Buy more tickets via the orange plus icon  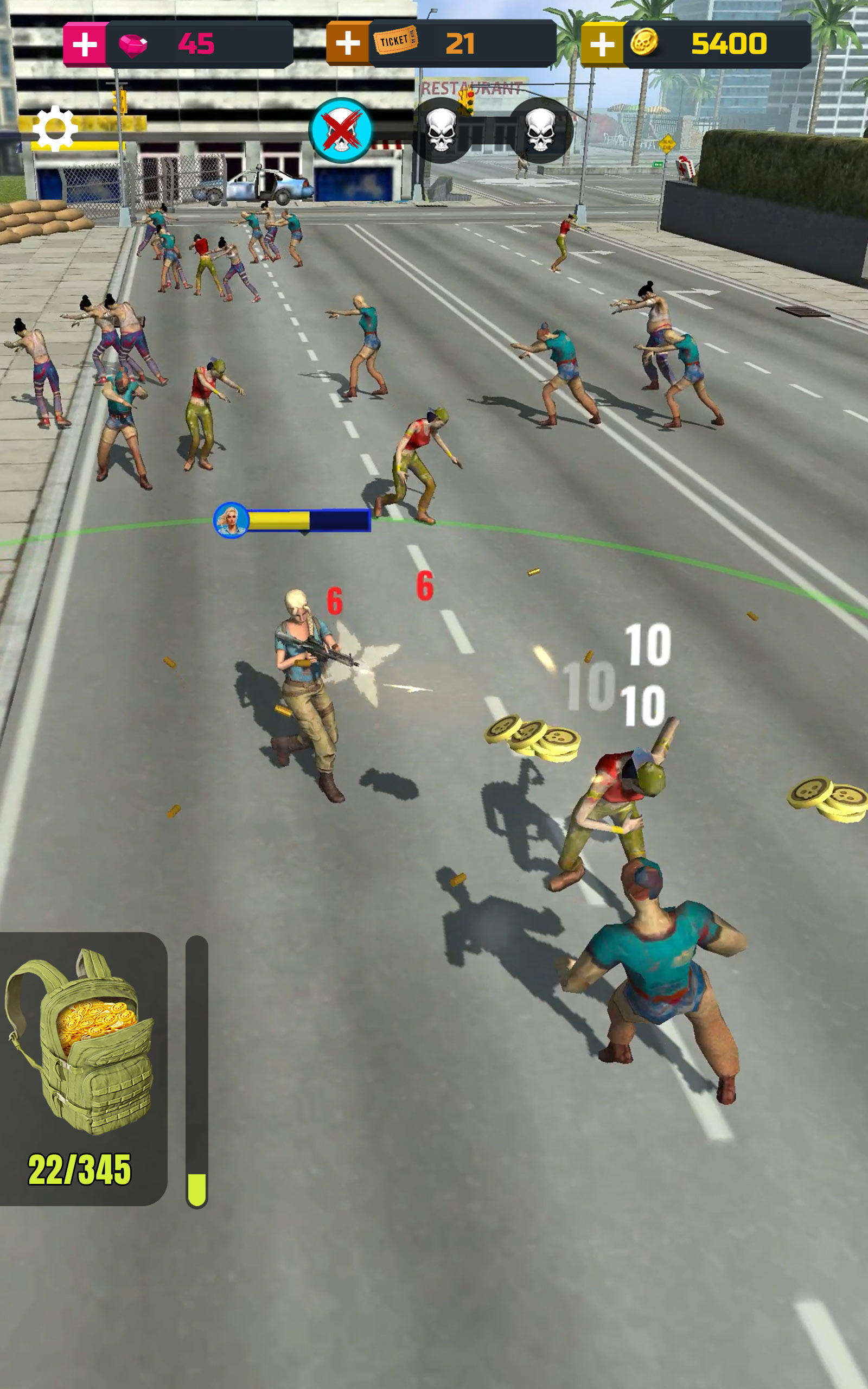348,42
